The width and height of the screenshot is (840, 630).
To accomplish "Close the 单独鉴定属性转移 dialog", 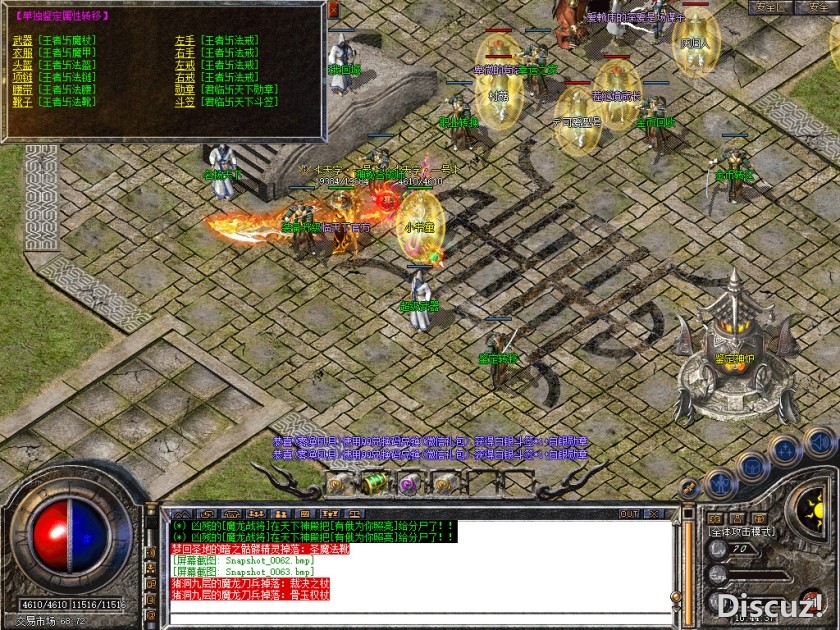I will pyautogui.click(x=334, y=9).
